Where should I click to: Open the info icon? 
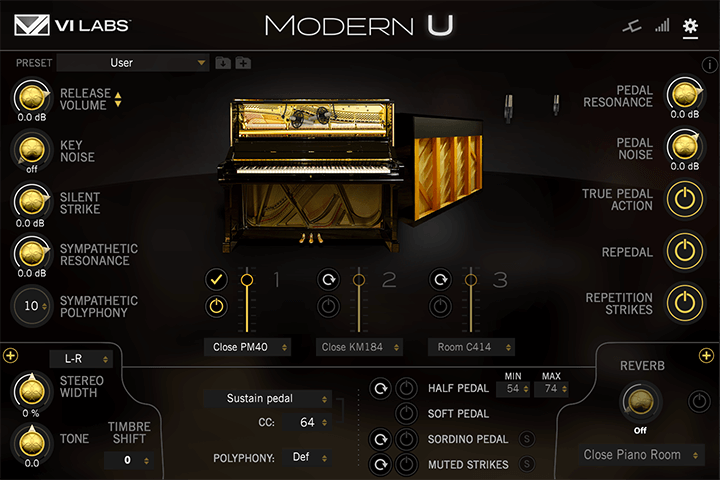(710, 65)
